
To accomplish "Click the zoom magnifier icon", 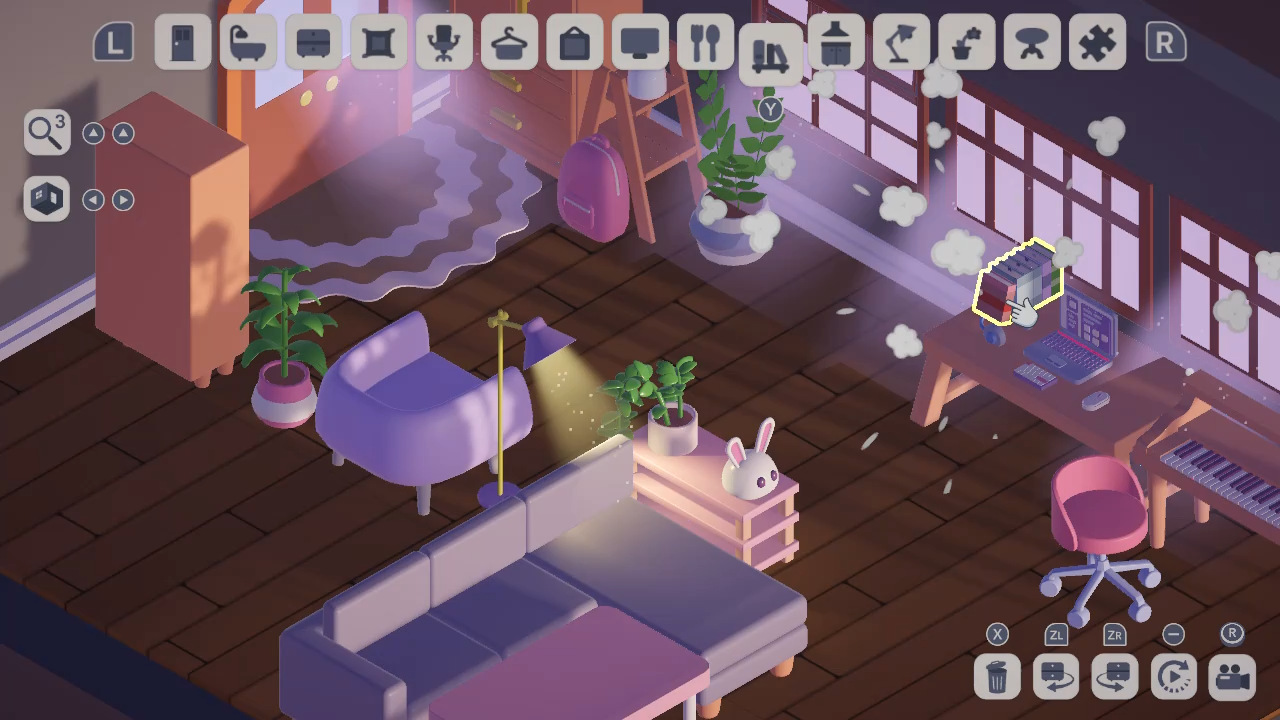I will tap(45, 132).
